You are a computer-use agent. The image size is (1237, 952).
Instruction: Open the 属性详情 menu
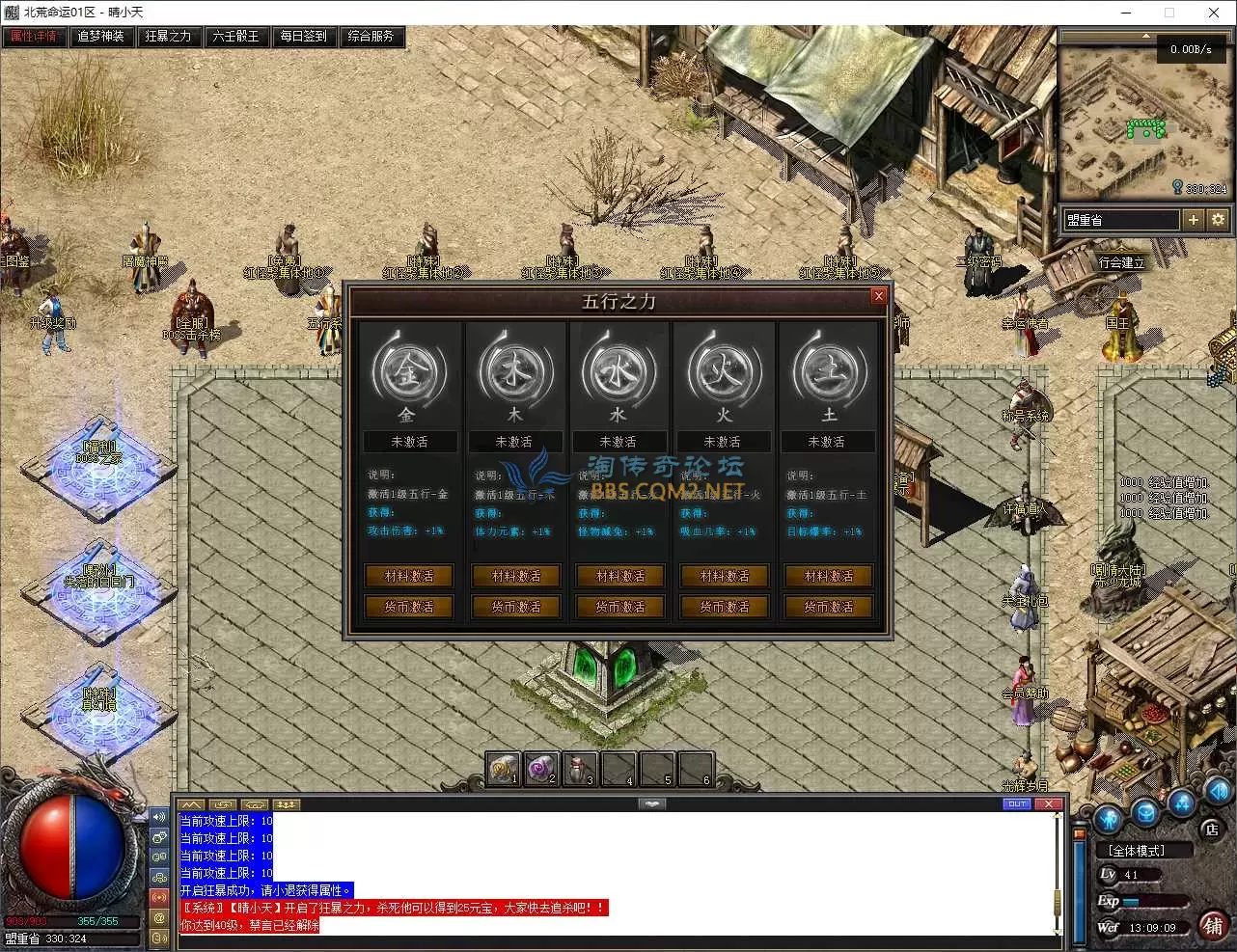click(33, 37)
